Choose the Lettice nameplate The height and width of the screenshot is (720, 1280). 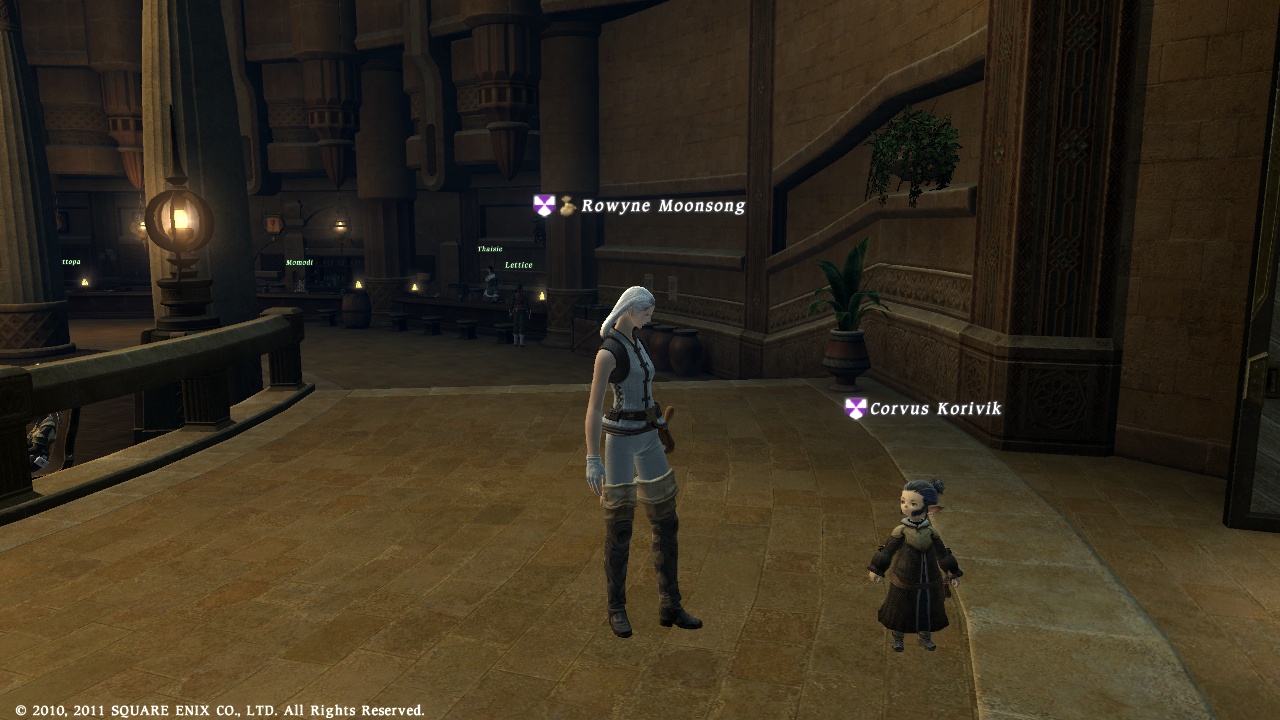(x=518, y=265)
